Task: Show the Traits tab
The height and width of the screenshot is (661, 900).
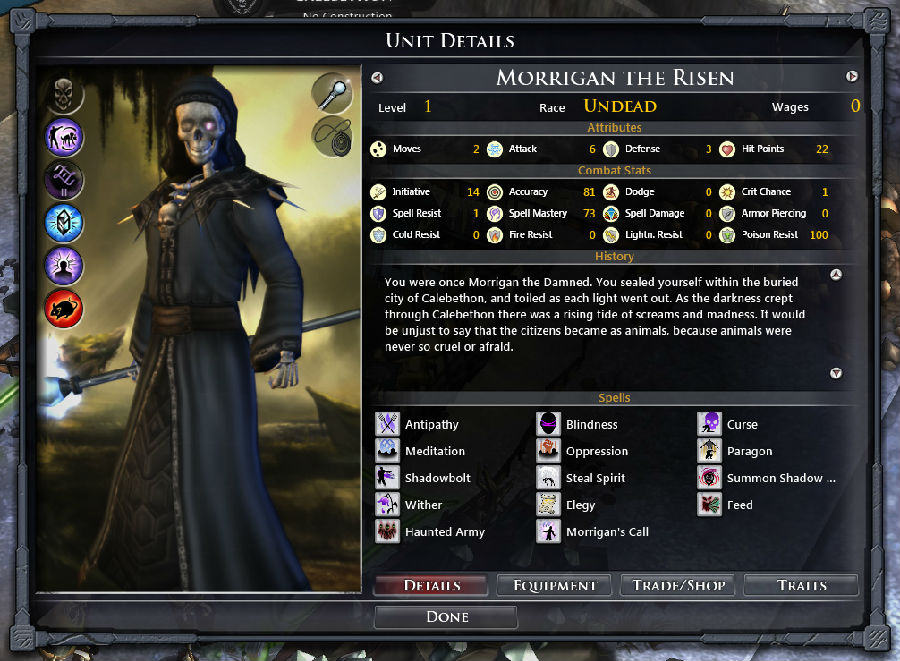Action: pyautogui.click(x=800, y=585)
